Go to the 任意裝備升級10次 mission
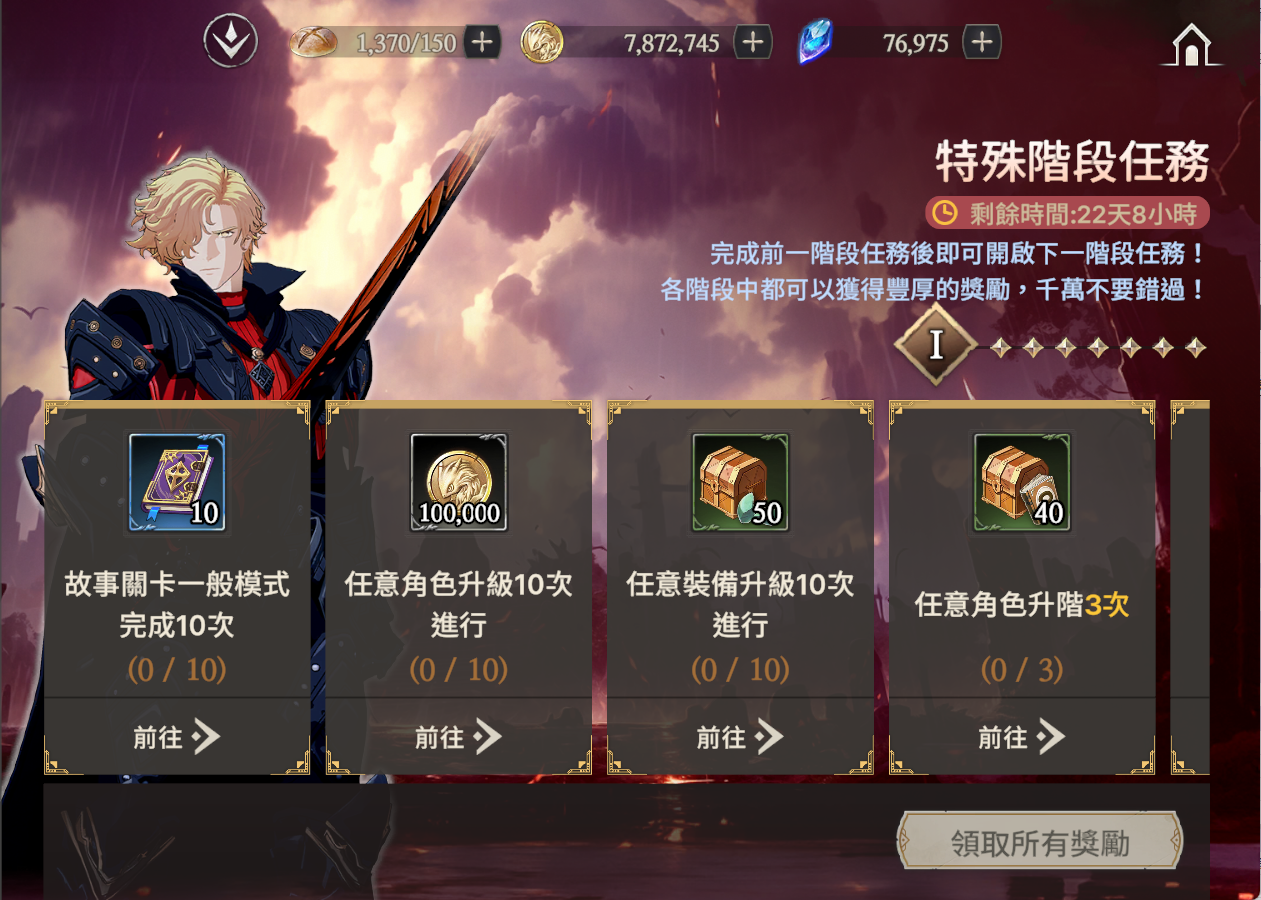1261x900 pixels. coord(741,738)
